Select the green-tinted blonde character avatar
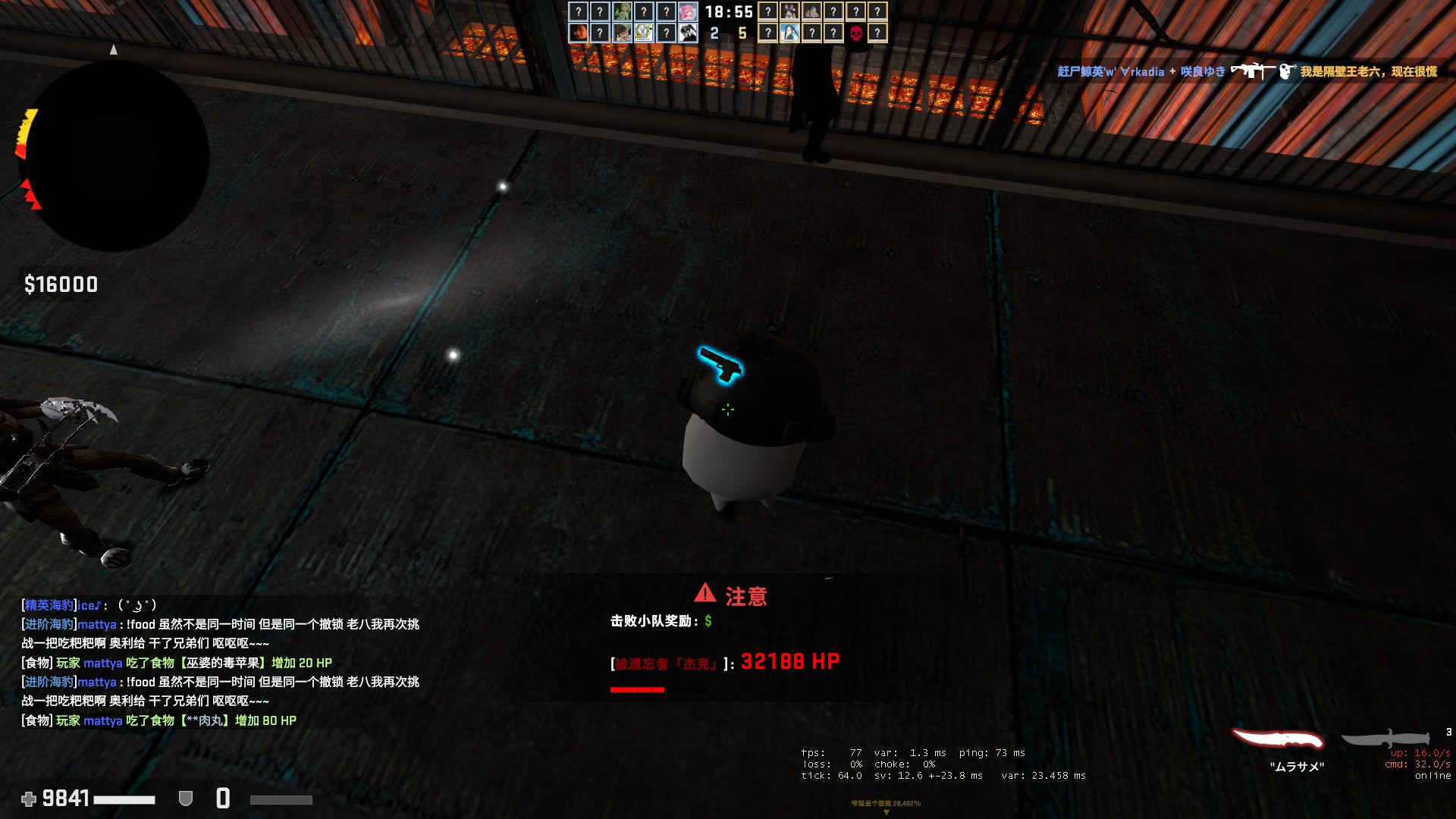Screen dimensions: 1456x819 point(622,11)
